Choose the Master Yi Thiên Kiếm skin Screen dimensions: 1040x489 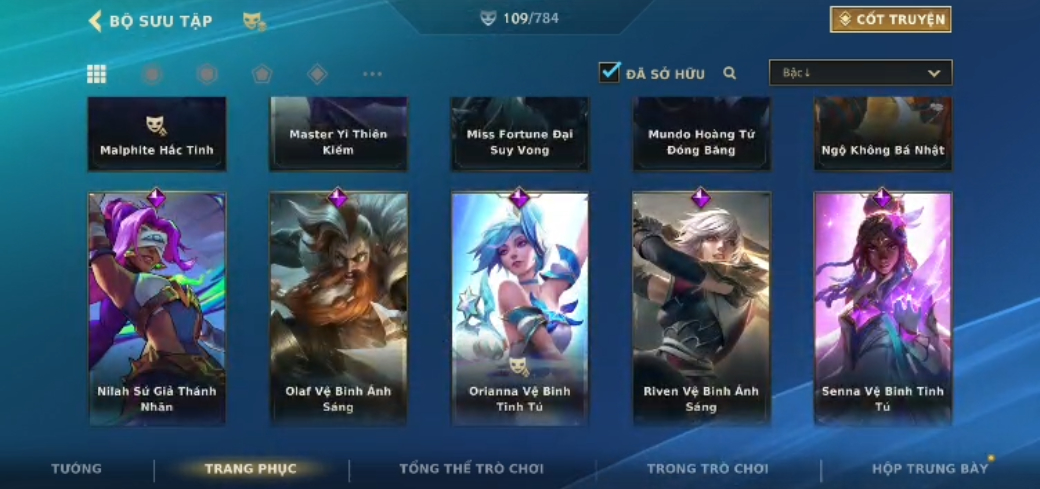coord(338,134)
